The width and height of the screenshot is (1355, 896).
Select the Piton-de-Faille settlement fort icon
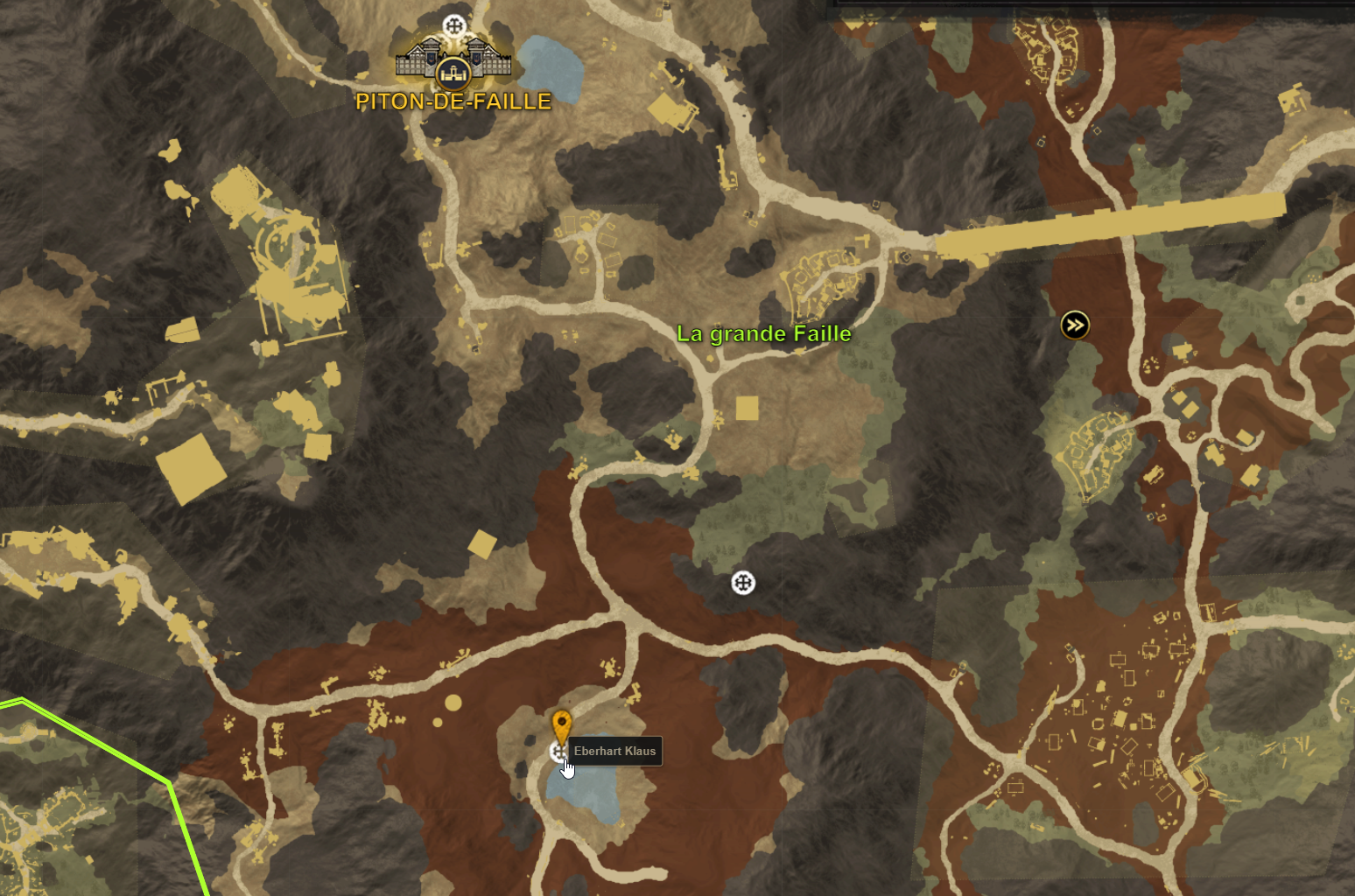point(455,61)
